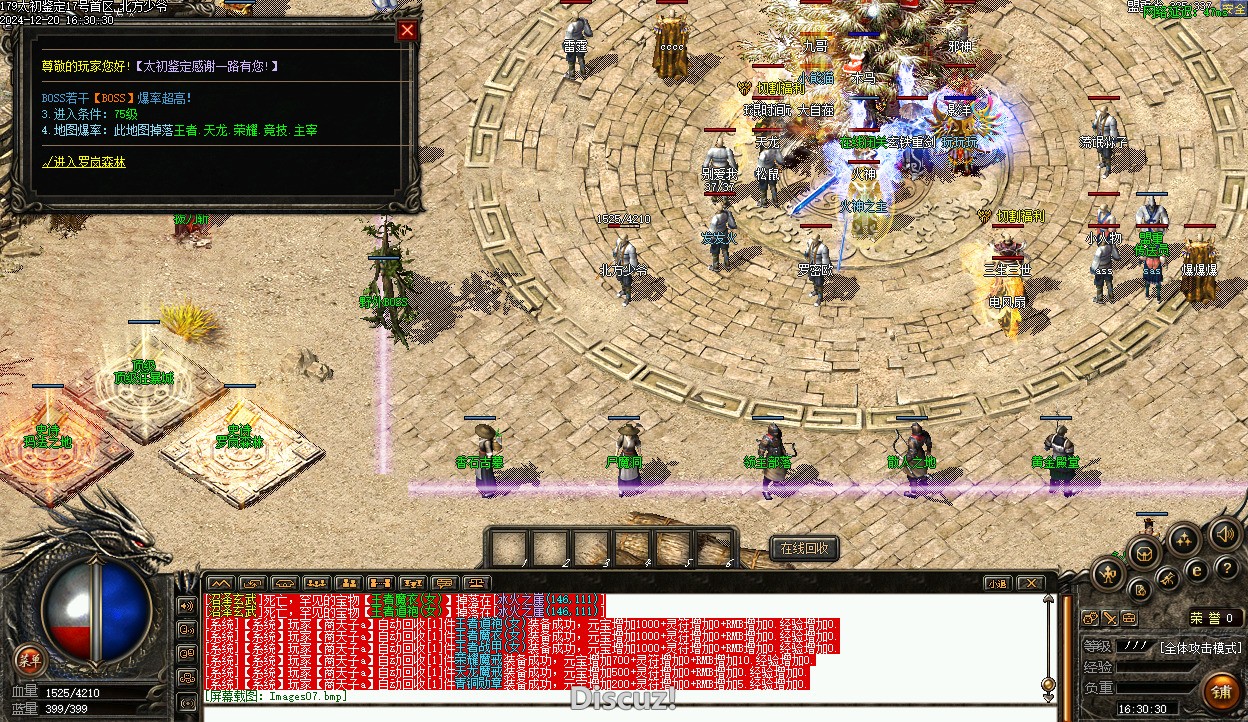Open the 菜单 round menu button
Viewport: 1248px width, 722px height.
coord(30,658)
